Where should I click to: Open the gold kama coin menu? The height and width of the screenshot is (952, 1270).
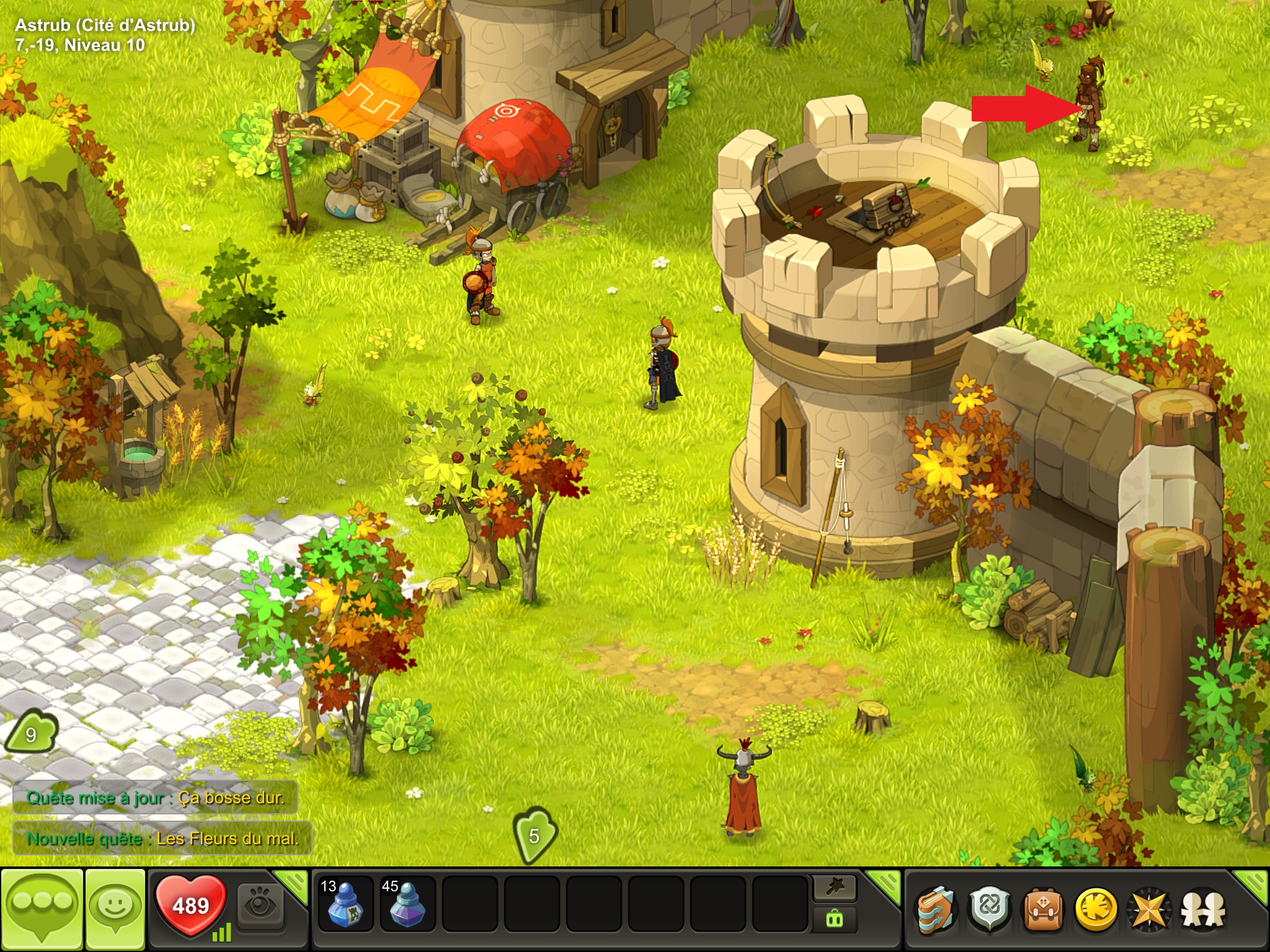(x=1096, y=910)
